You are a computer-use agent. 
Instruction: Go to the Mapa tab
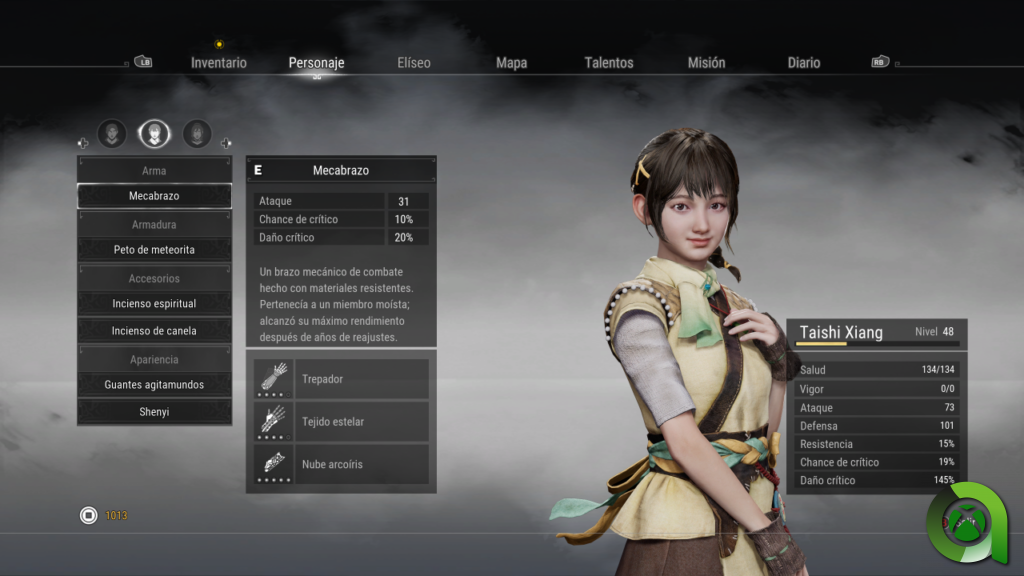[511, 63]
